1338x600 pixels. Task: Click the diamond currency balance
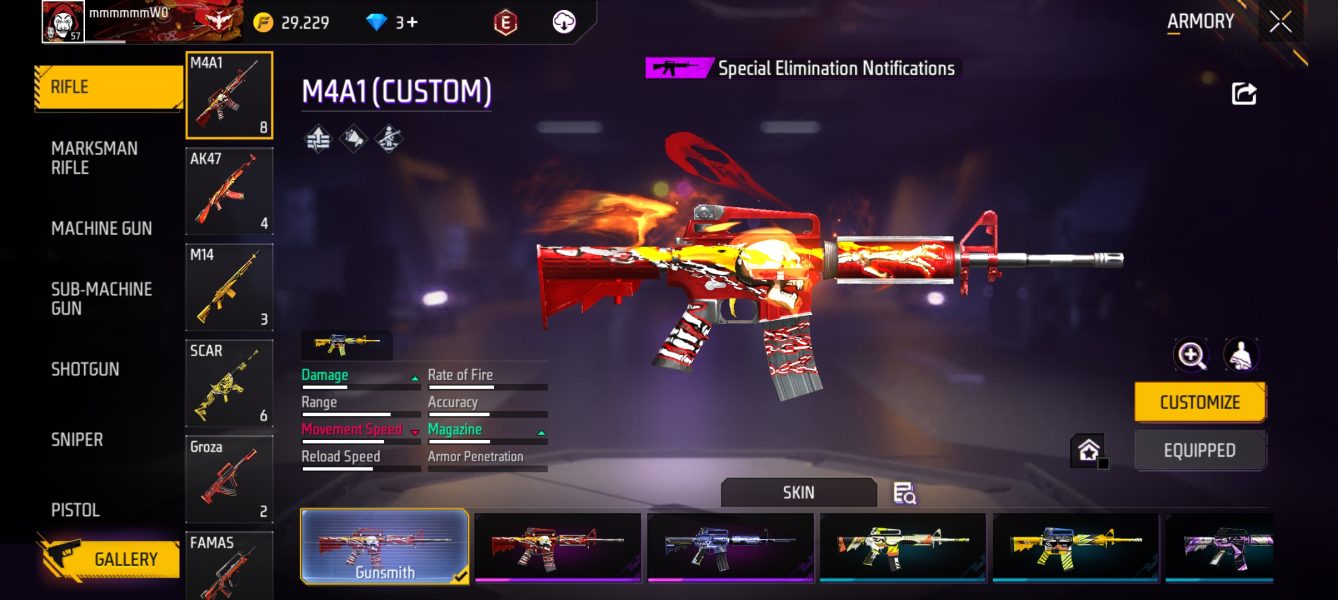tap(392, 22)
